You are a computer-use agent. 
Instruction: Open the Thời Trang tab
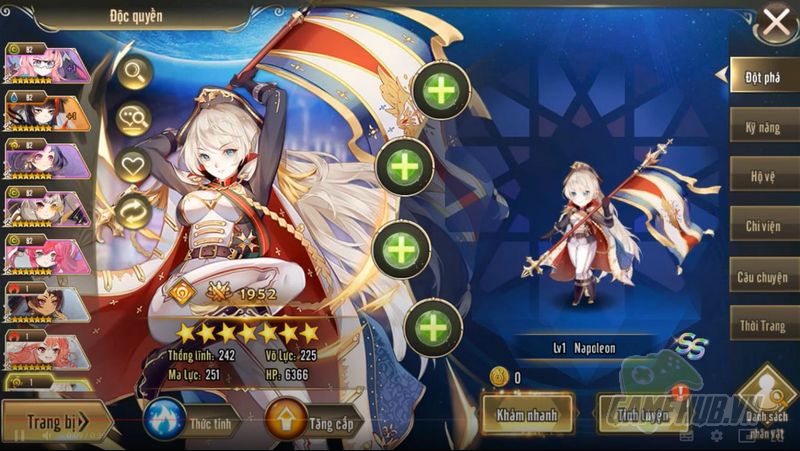click(x=763, y=326)
